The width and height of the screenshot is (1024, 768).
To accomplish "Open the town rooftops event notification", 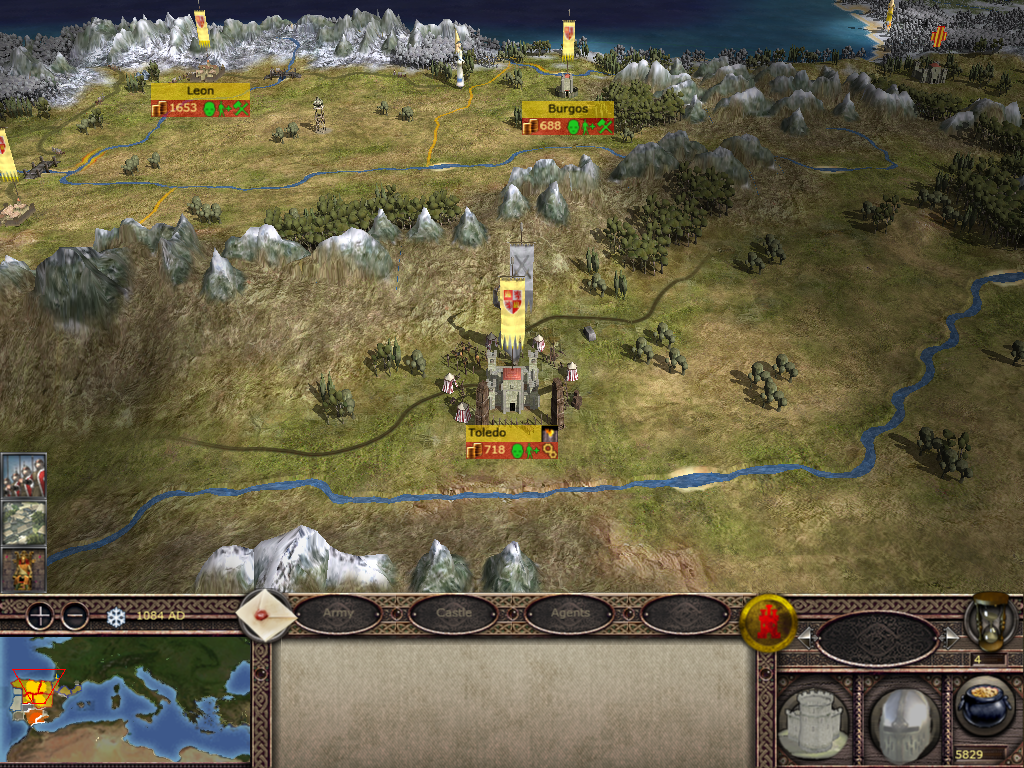I will [x=23, y=522].
